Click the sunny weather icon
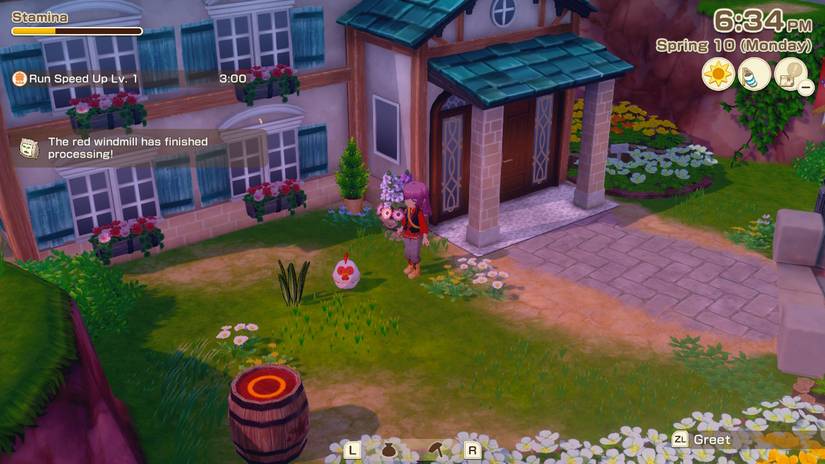This screenshot has width=825, height=464. coord(717,74)
